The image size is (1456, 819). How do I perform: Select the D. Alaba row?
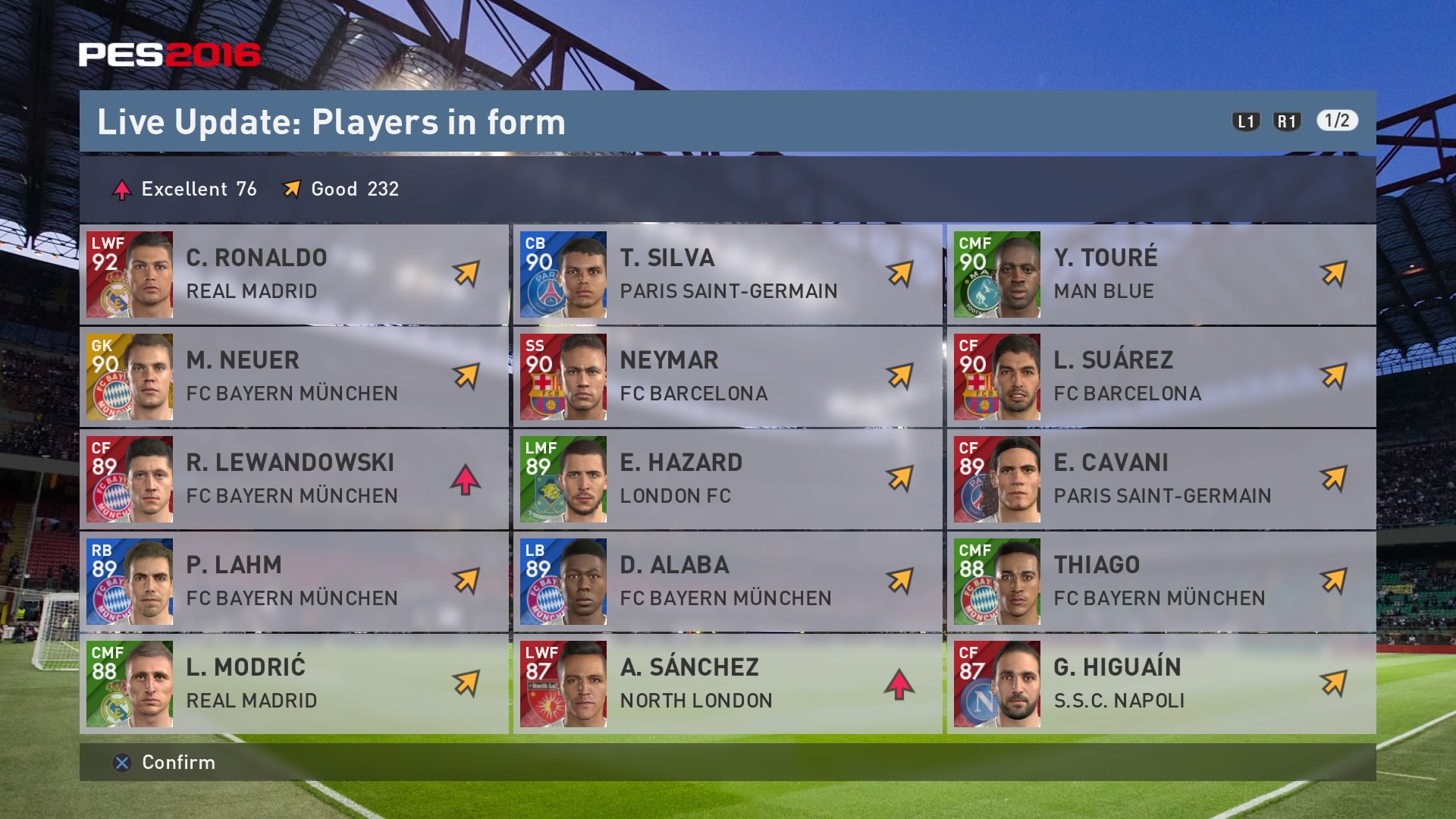pos(728,582)
